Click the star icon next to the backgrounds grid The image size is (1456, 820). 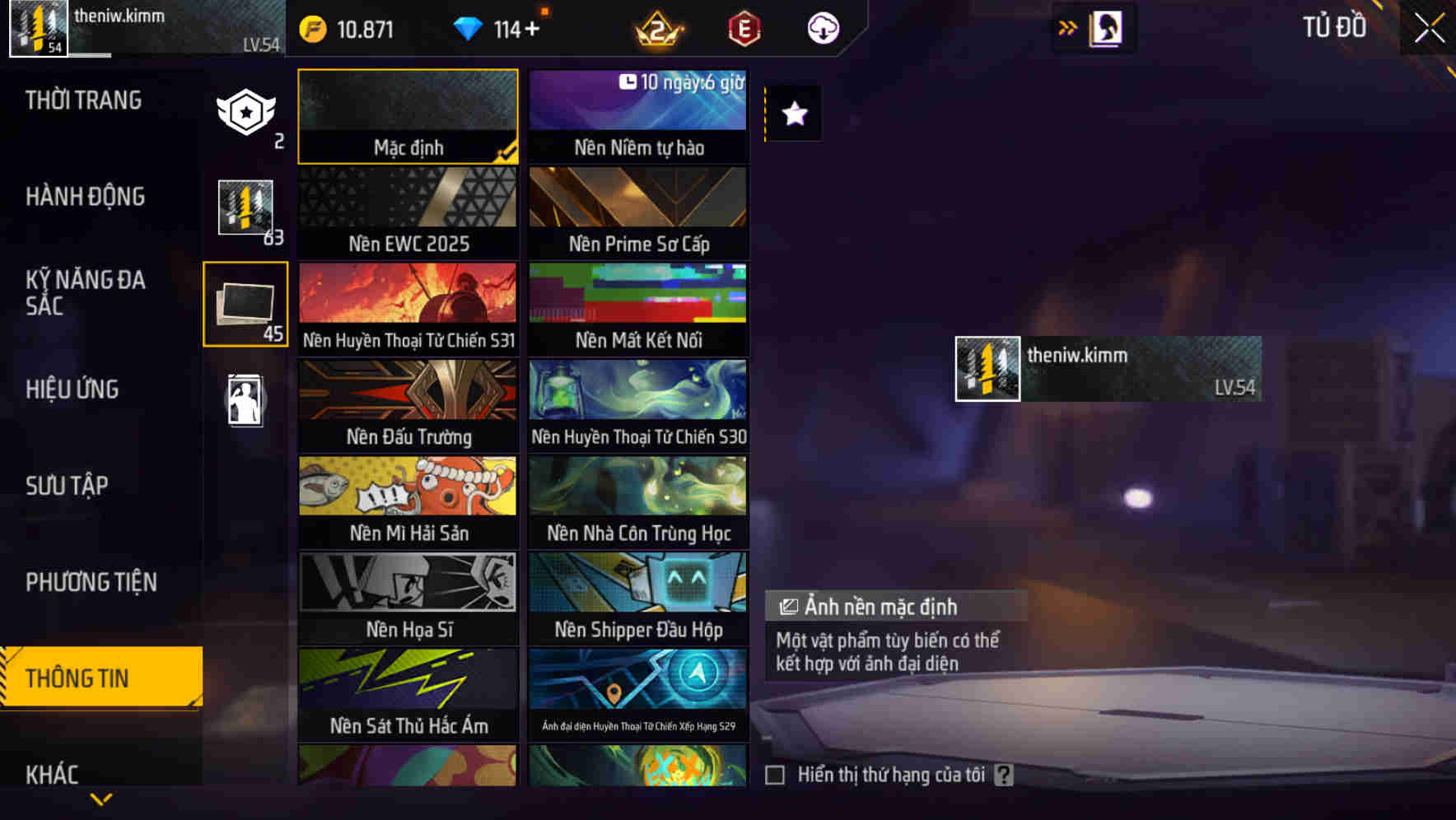793,114
